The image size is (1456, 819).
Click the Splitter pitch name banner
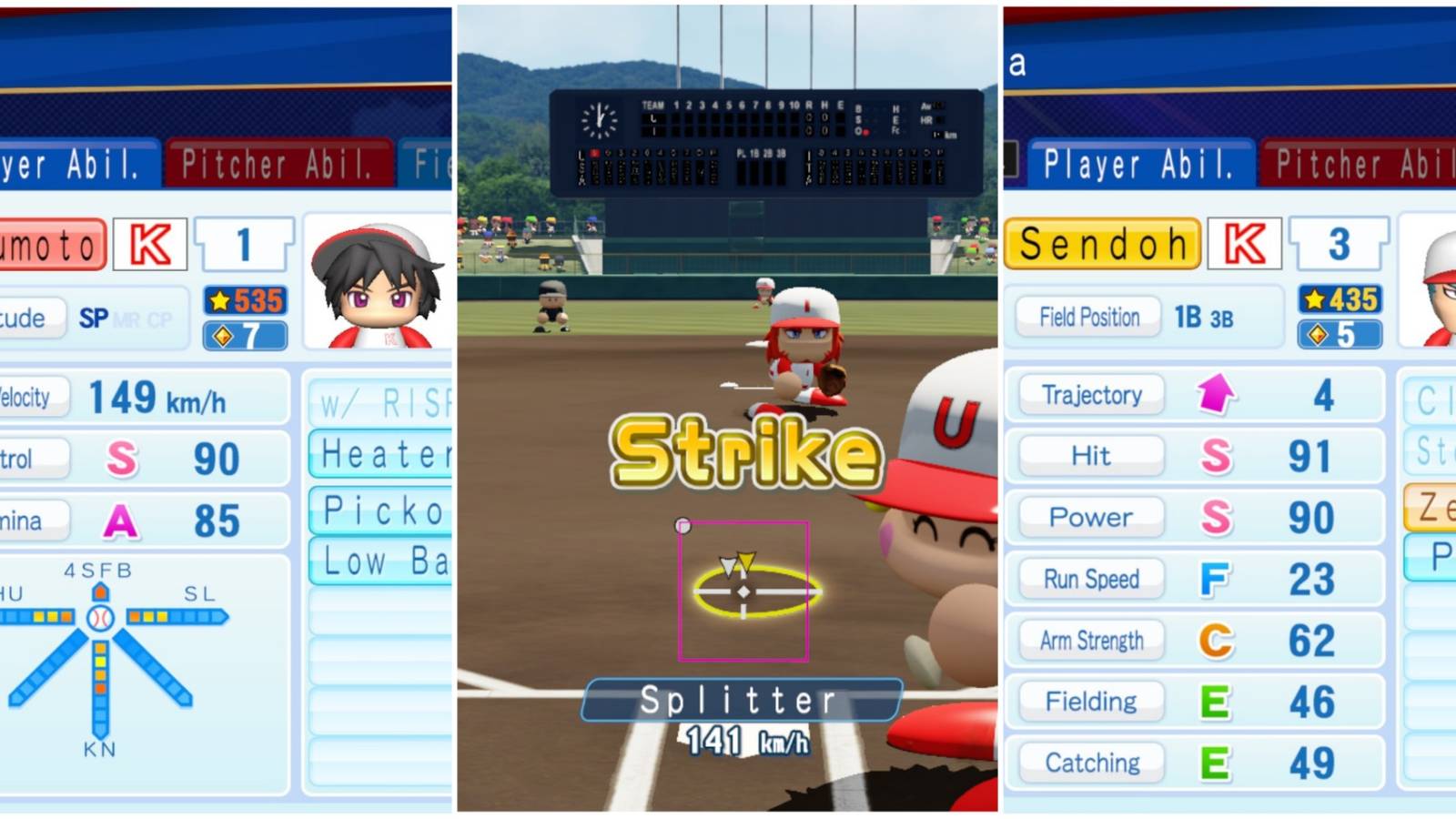(739, 698)
